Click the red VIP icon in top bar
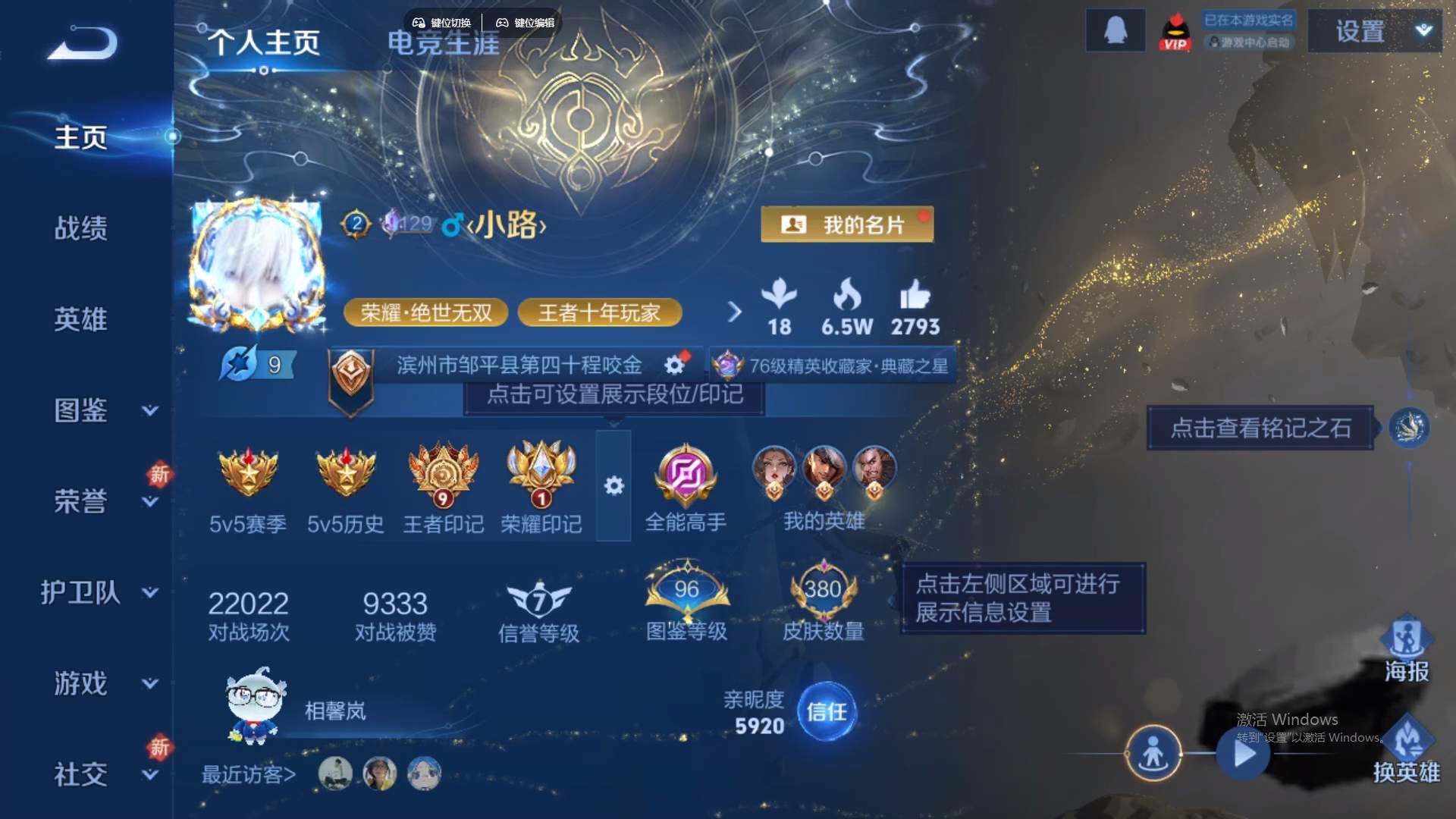1456x819 pixels. pyautogui.click(x=1174, y=31)
